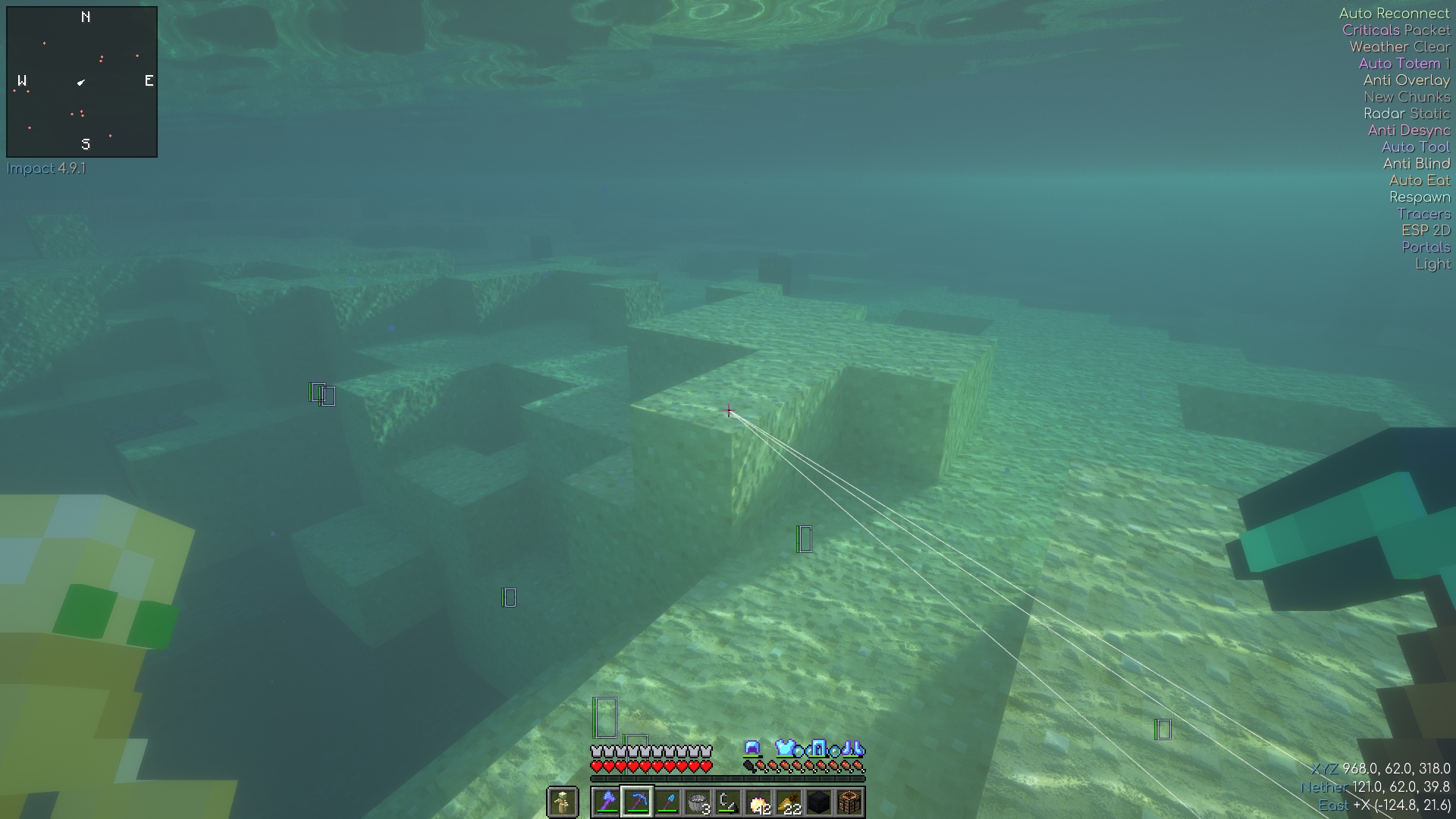Viewport: 1456px width, 819px height.
Task: Select the diamond shovel hotbar slot
Action: 667,802
